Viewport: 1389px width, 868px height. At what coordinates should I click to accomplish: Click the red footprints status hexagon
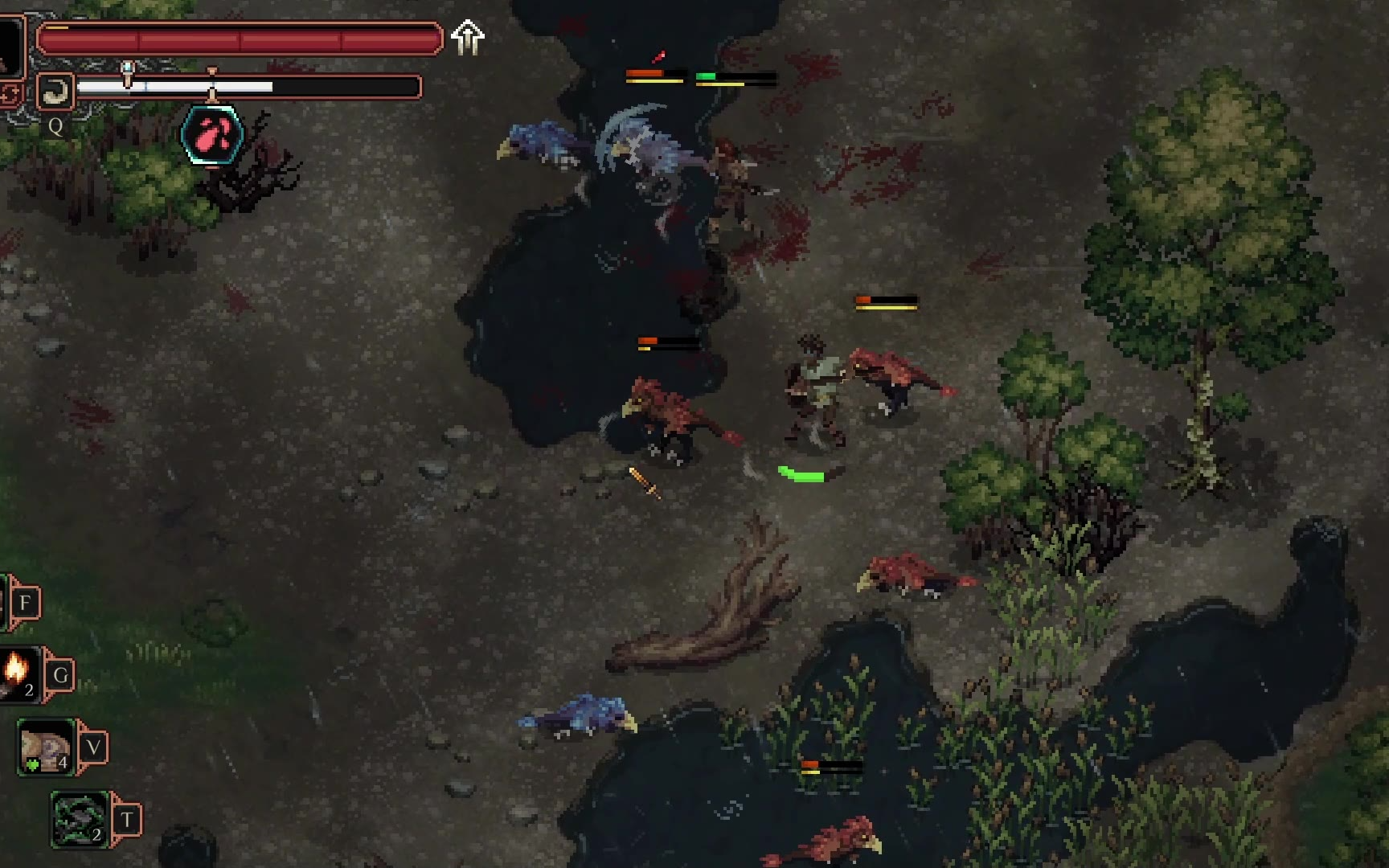tap(212, 135)
